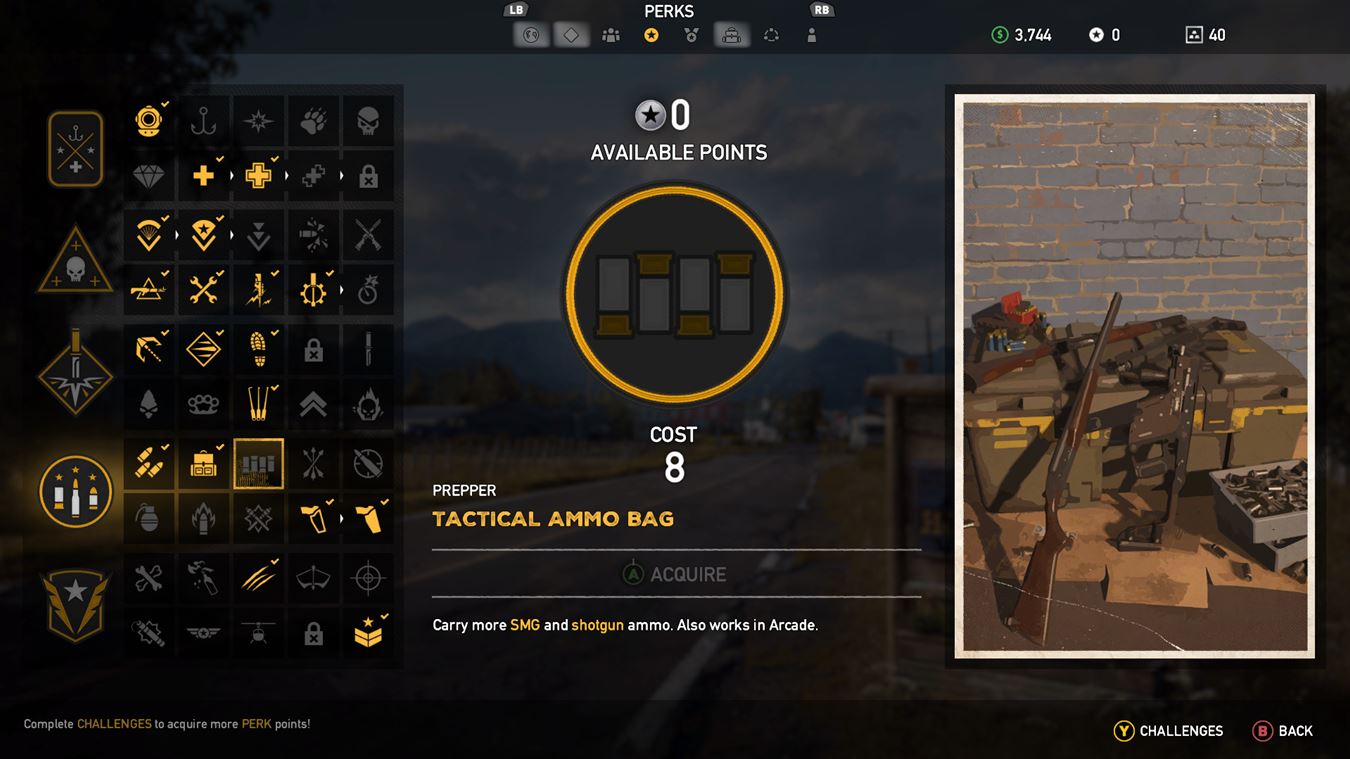1350x759 pixels.
Task: Select the claw marks perk
Action: click(259, 577)
